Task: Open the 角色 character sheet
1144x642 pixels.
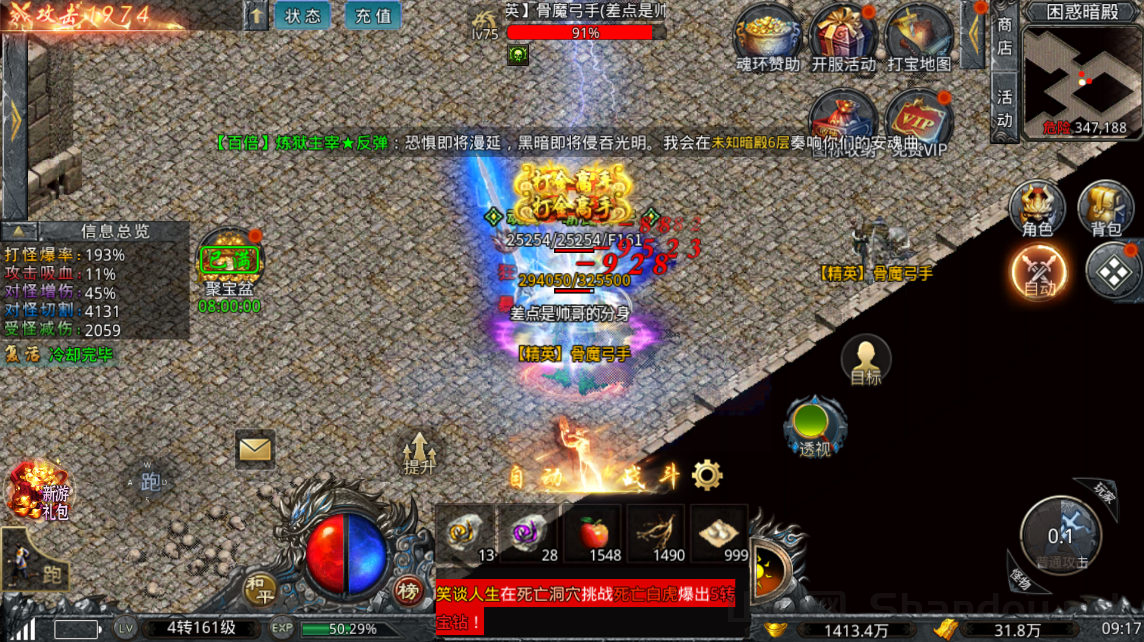Action: (1037, 208)
